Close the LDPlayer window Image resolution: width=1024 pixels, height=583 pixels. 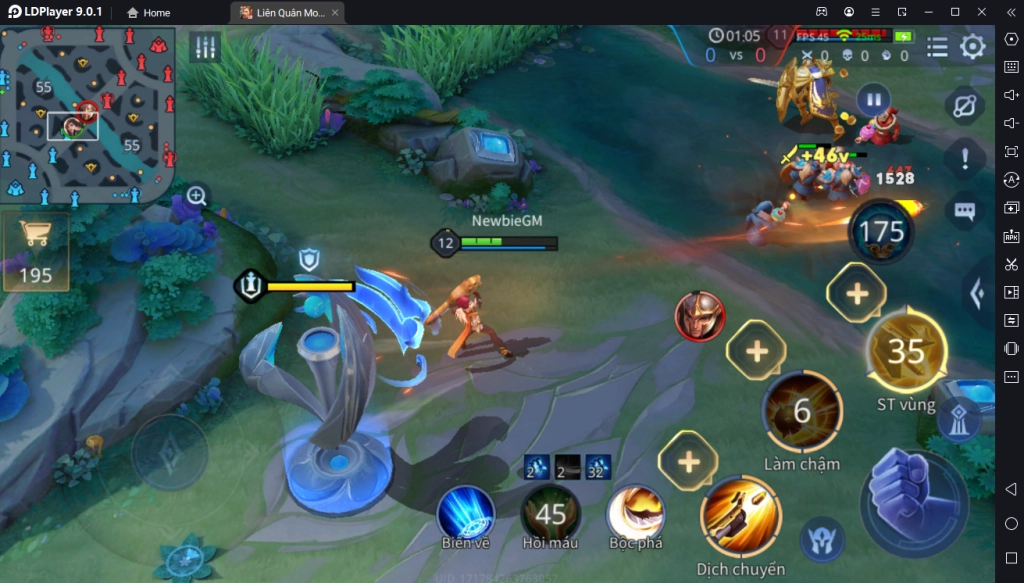(x=981, y=12)
